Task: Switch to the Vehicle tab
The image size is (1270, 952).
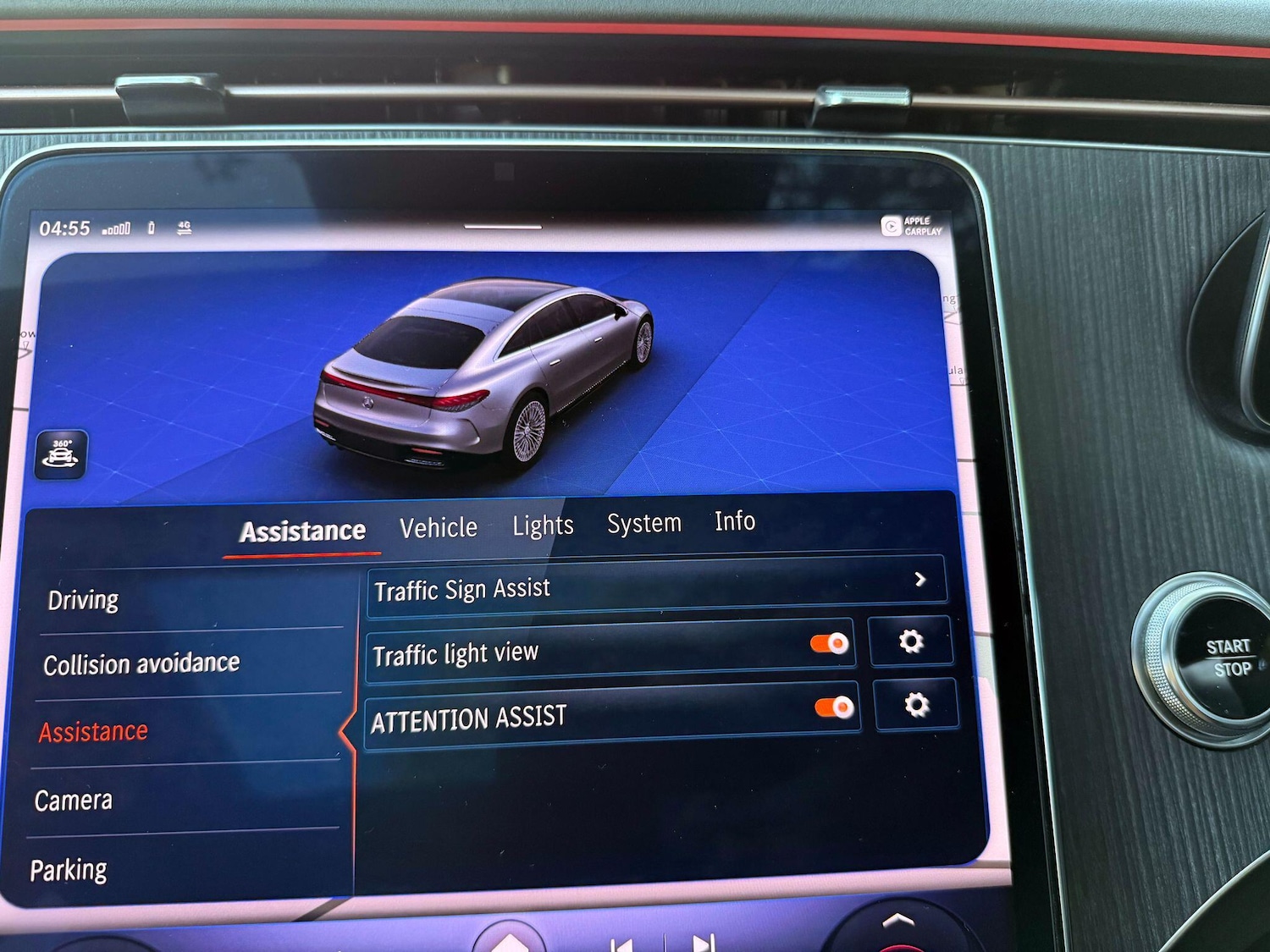Action: [x=439, y=526]
